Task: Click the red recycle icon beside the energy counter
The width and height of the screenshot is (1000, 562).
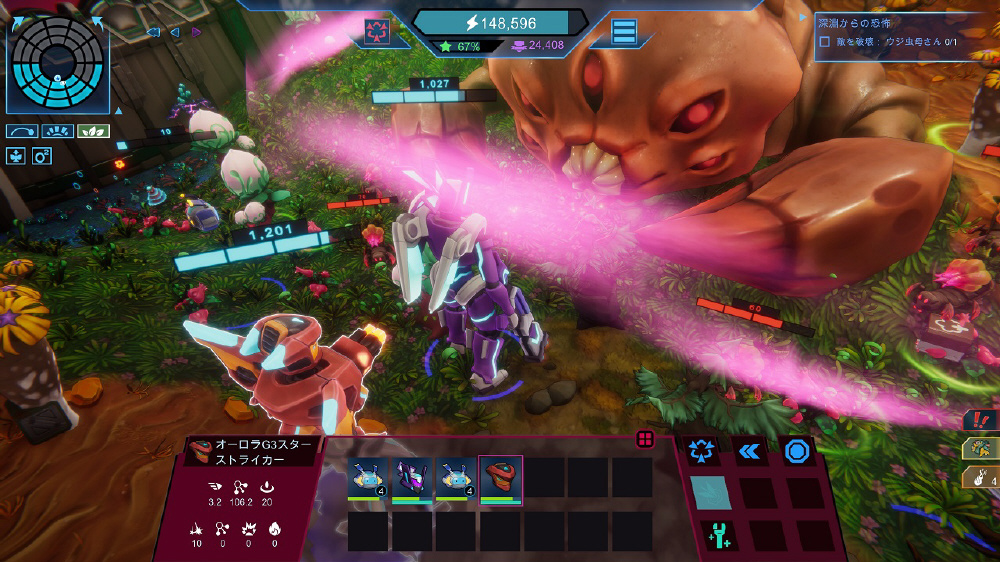Action: click(x=377, y=30)
